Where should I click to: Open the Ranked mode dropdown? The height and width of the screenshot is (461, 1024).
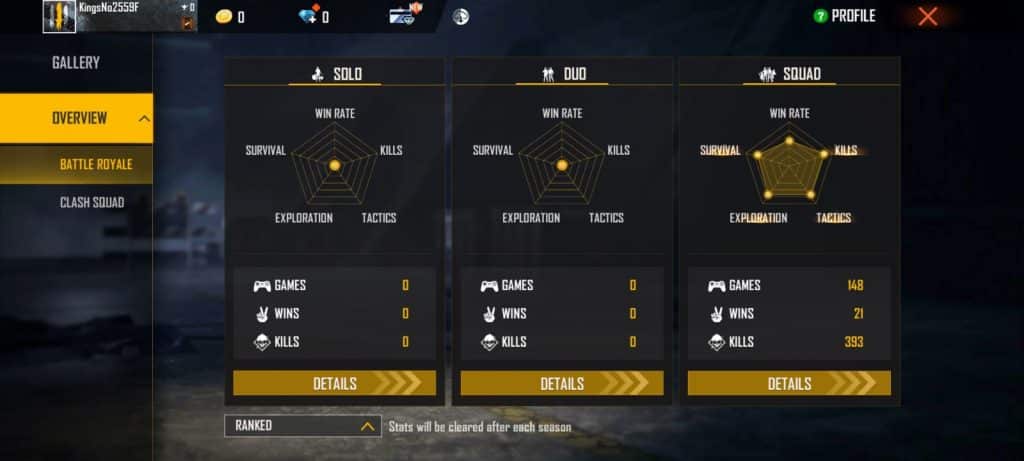[302, 426]
